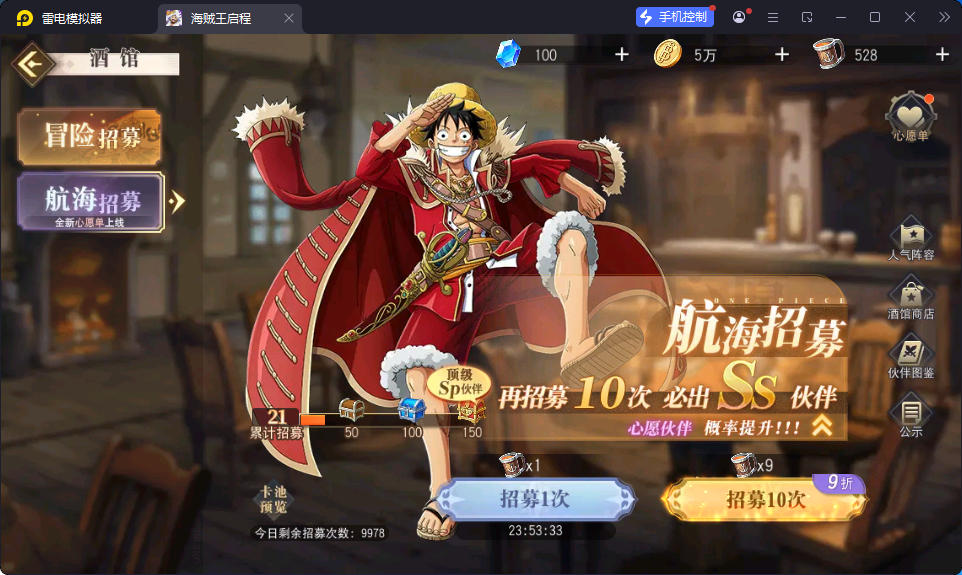Image resolution: width=962 pixels, height=575 pixels.
Task: Claim the 150-recruit red treasure chest
Action: coord(472,410)
